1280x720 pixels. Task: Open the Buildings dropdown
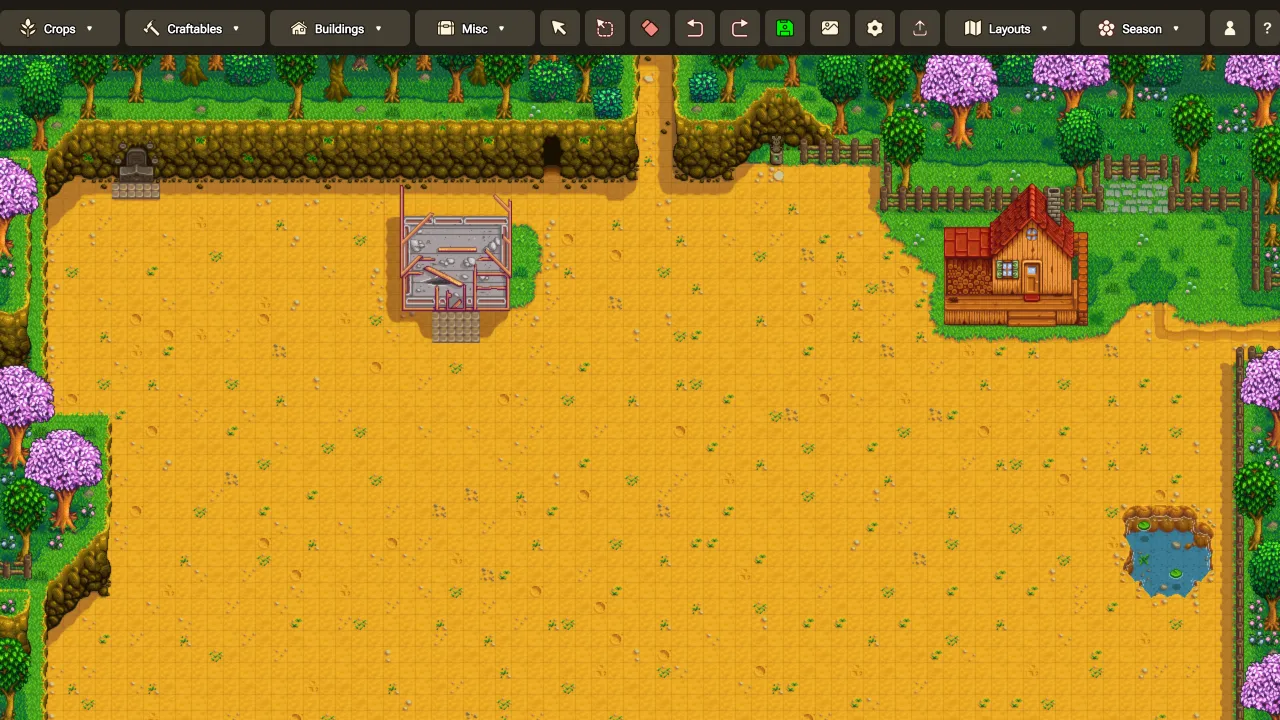pos(339,28)
